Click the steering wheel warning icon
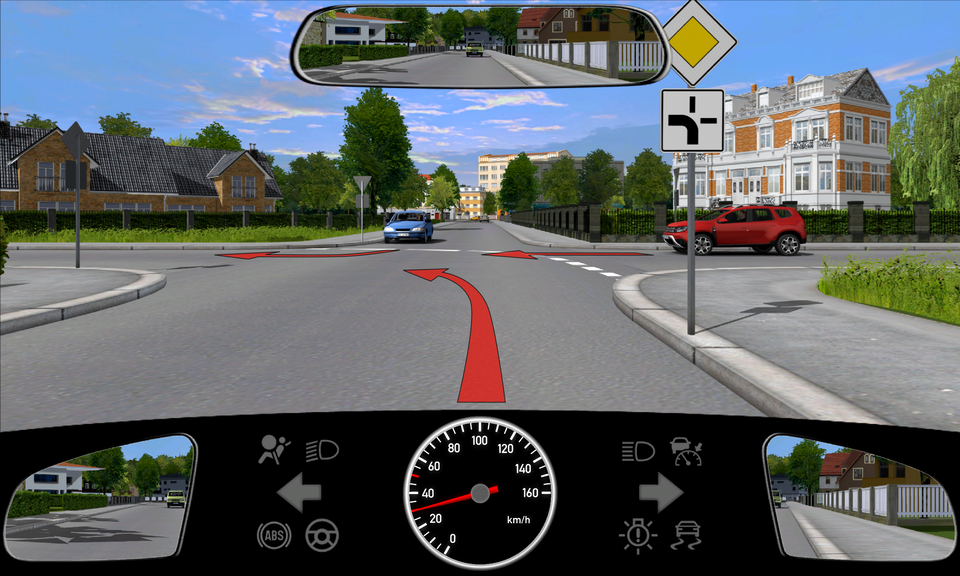 click(x=322, y=535)
